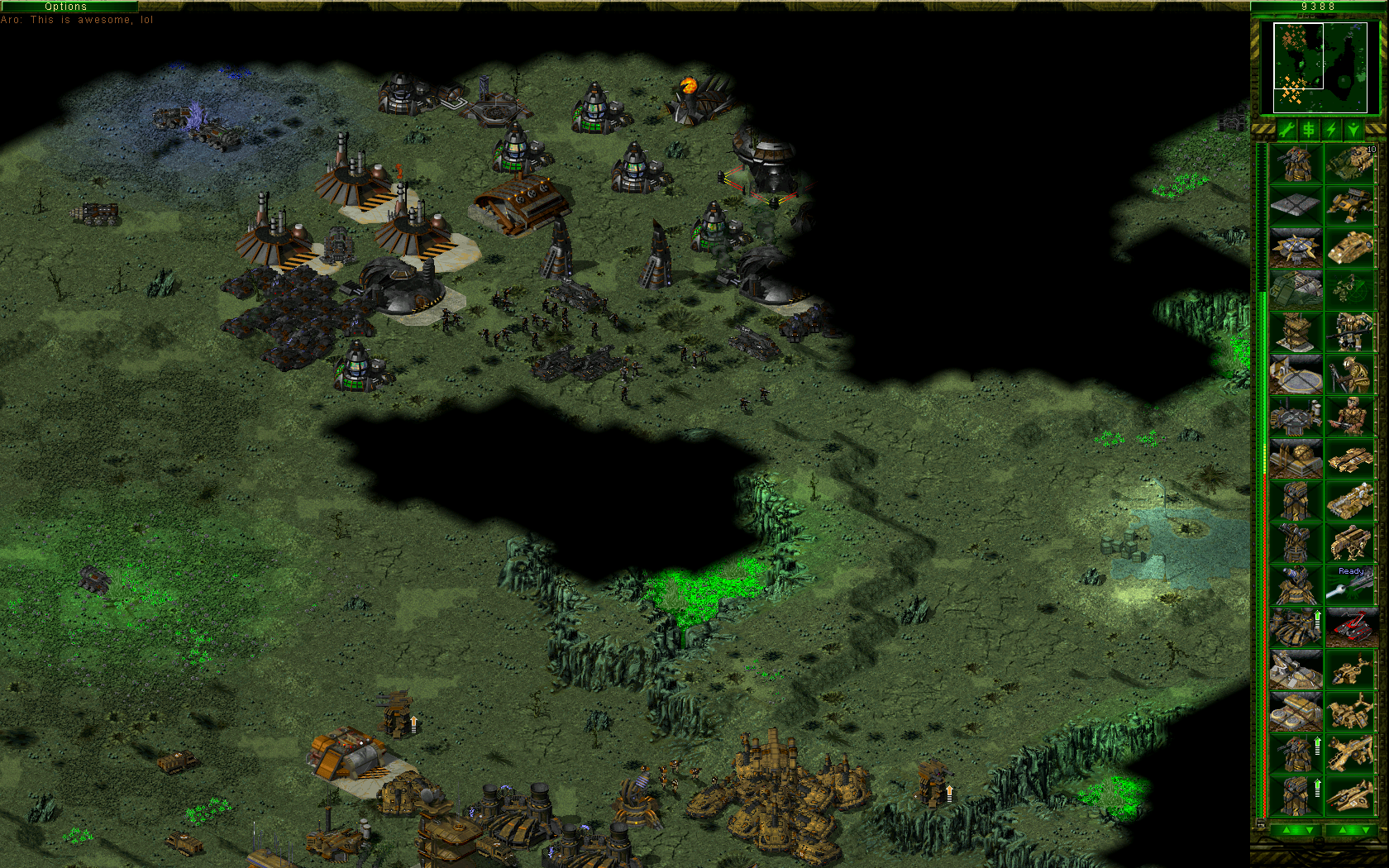Image resolution: width=1389 pixels, height=868 pixels.
Task: Click the tank icon showing 10 queued
Action: 1351,163
